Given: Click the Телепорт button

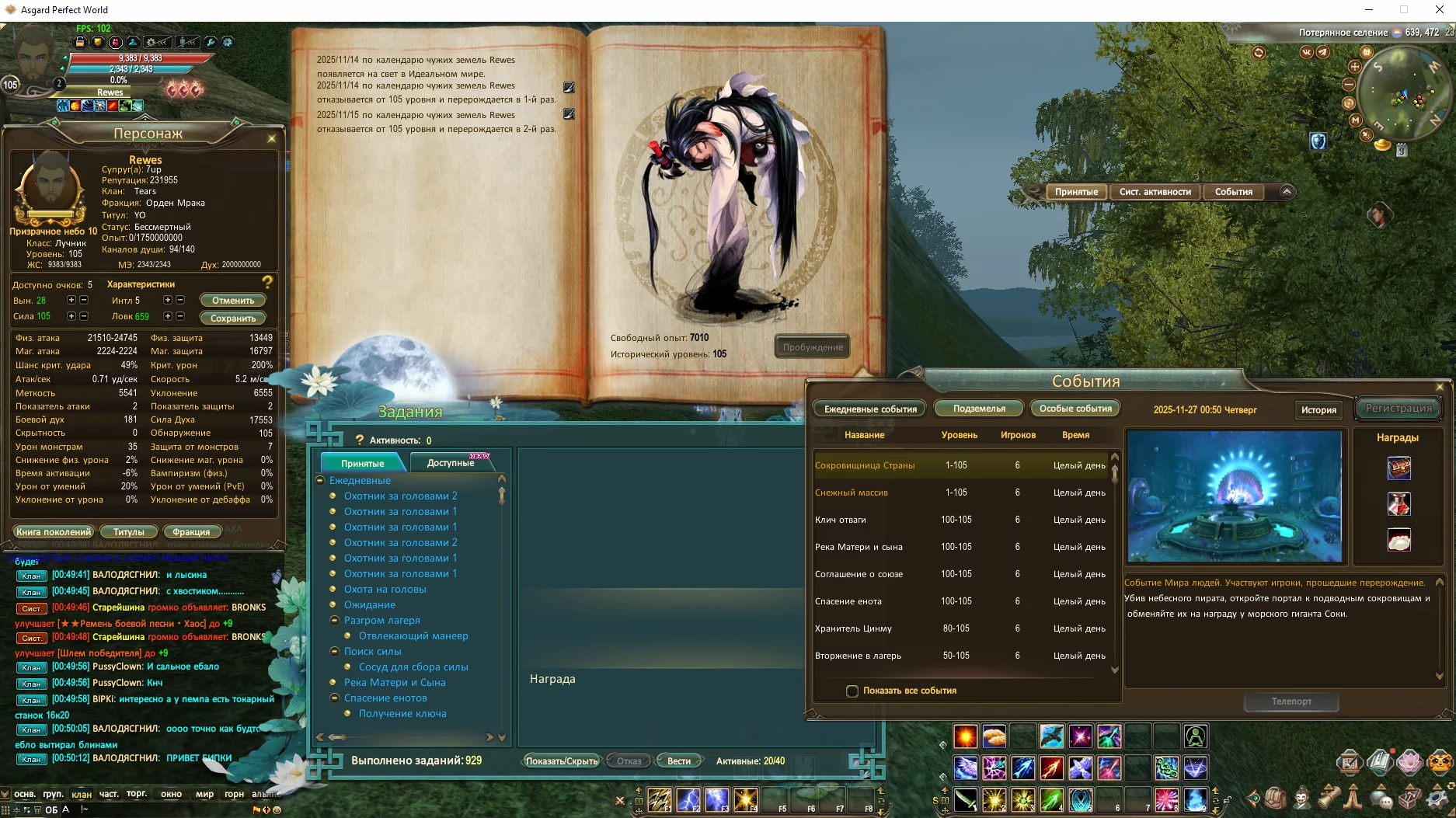Looking at the screenshot, I should tap(1291, 701).
